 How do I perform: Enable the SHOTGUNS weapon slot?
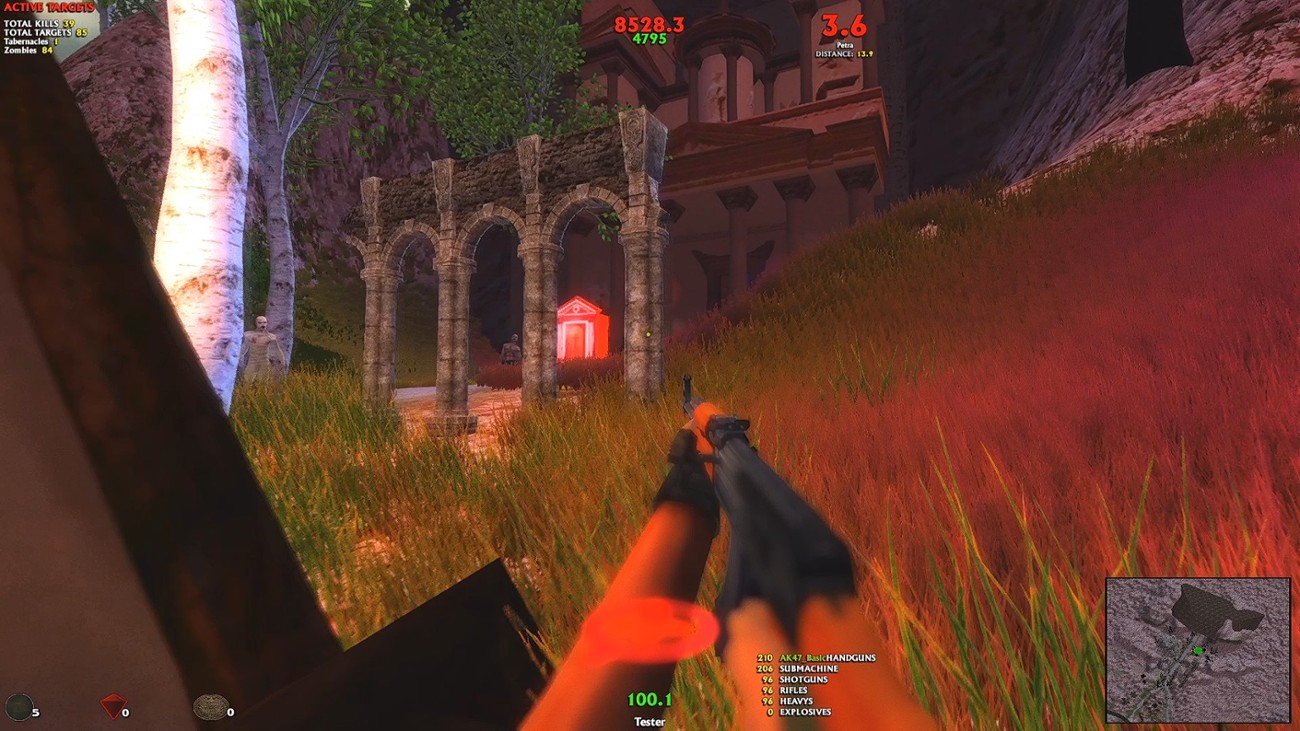[x=801, y=679]
